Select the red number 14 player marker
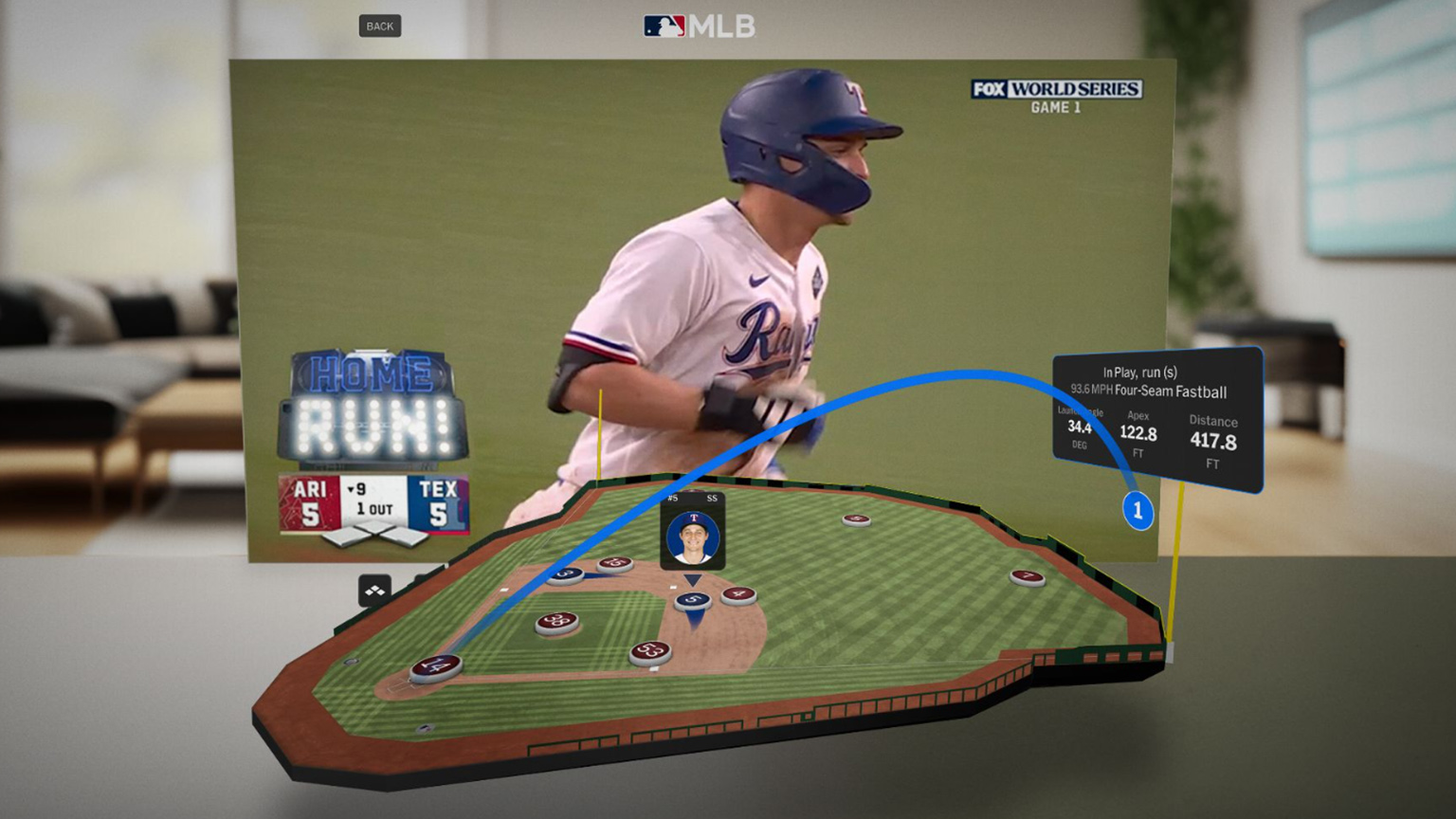This screenshot has height=819, width=1456. tap(436, 666)
